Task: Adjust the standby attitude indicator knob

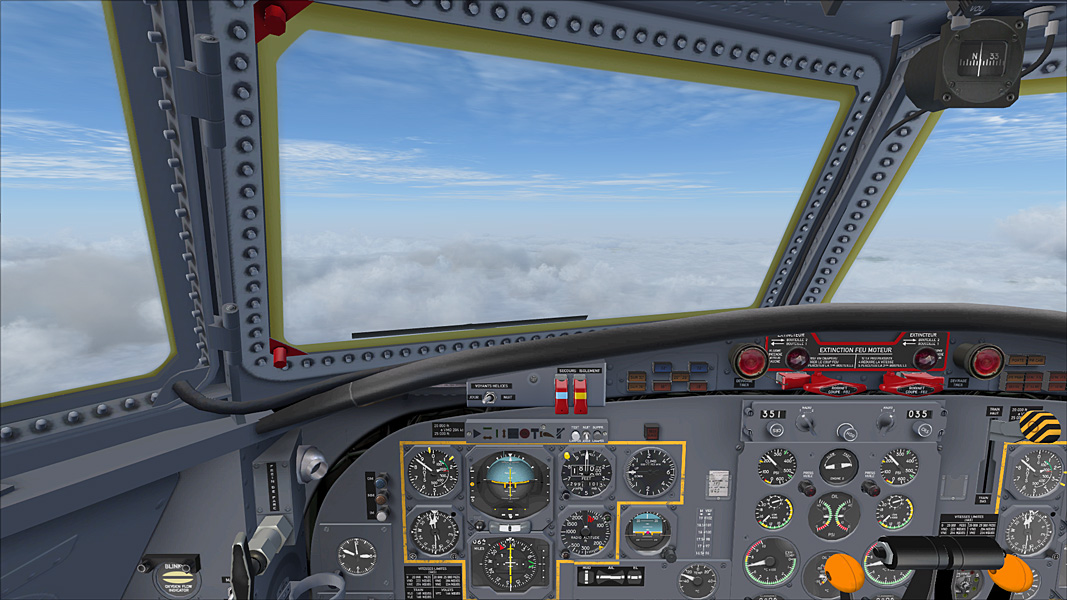Action: point(669,551)
